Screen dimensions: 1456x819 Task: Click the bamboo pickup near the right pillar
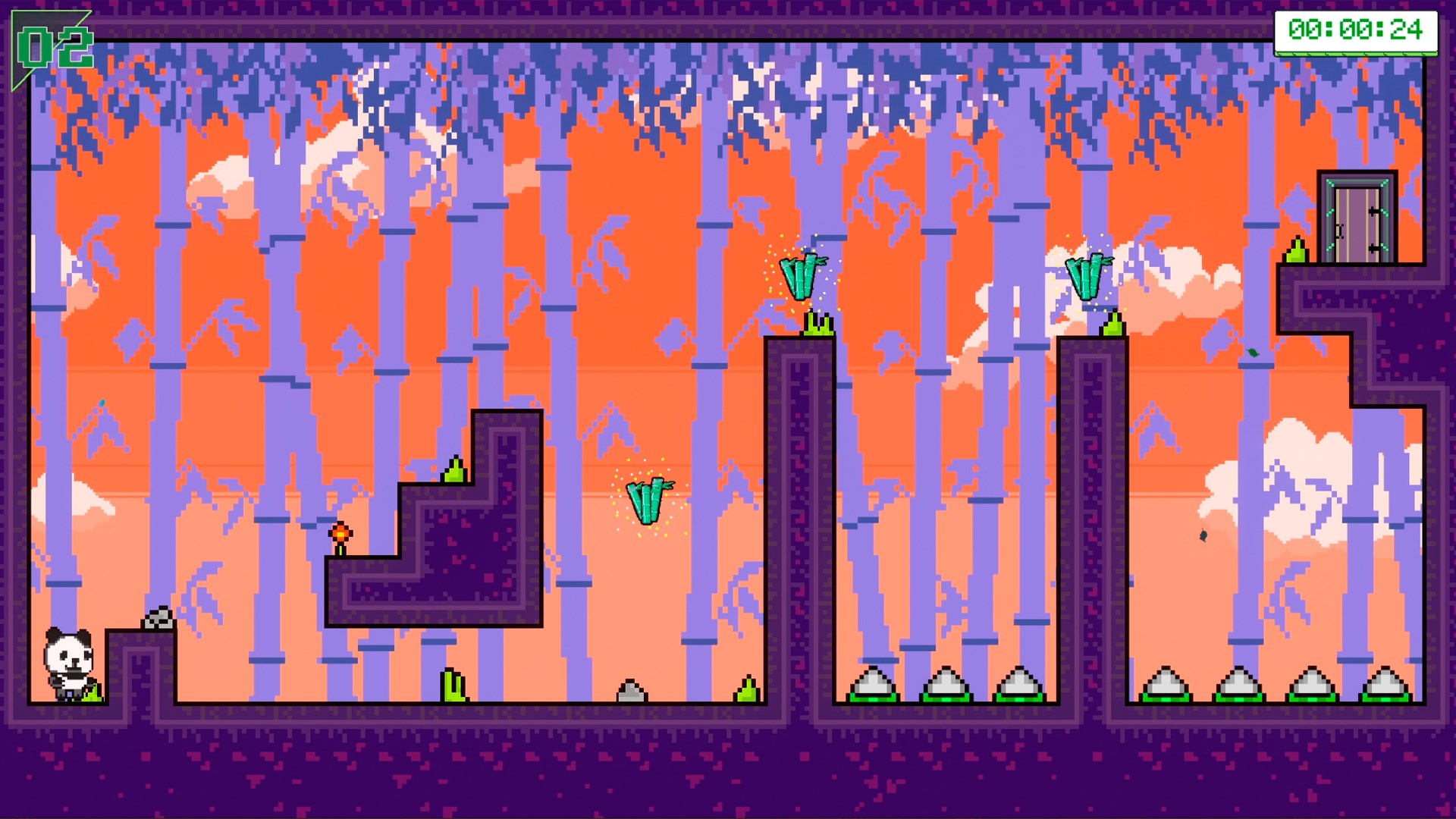[1086, 275]
